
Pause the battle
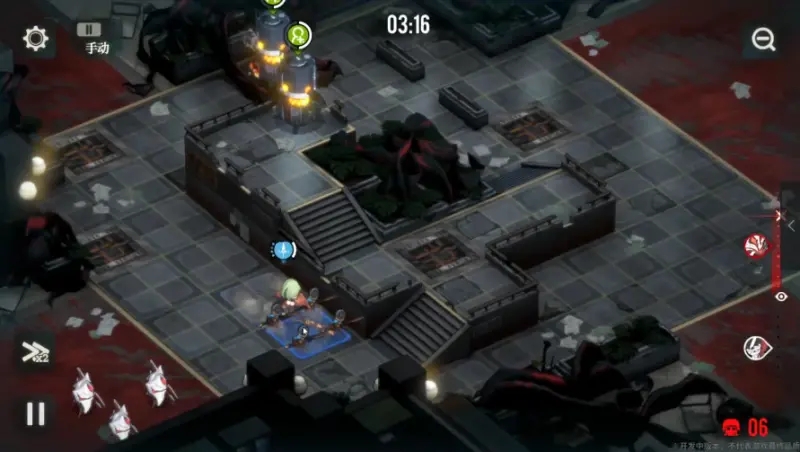pos(36,413)
